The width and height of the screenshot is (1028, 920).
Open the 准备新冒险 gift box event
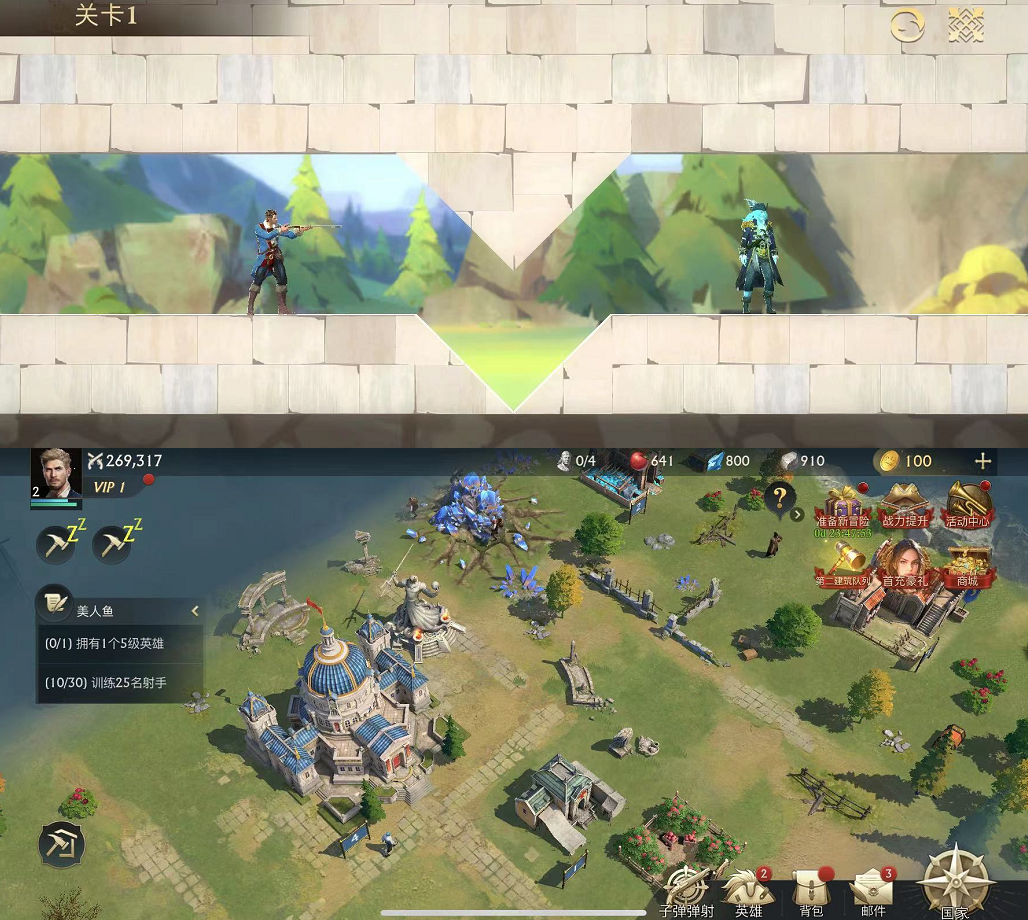(x=842, y=504)
